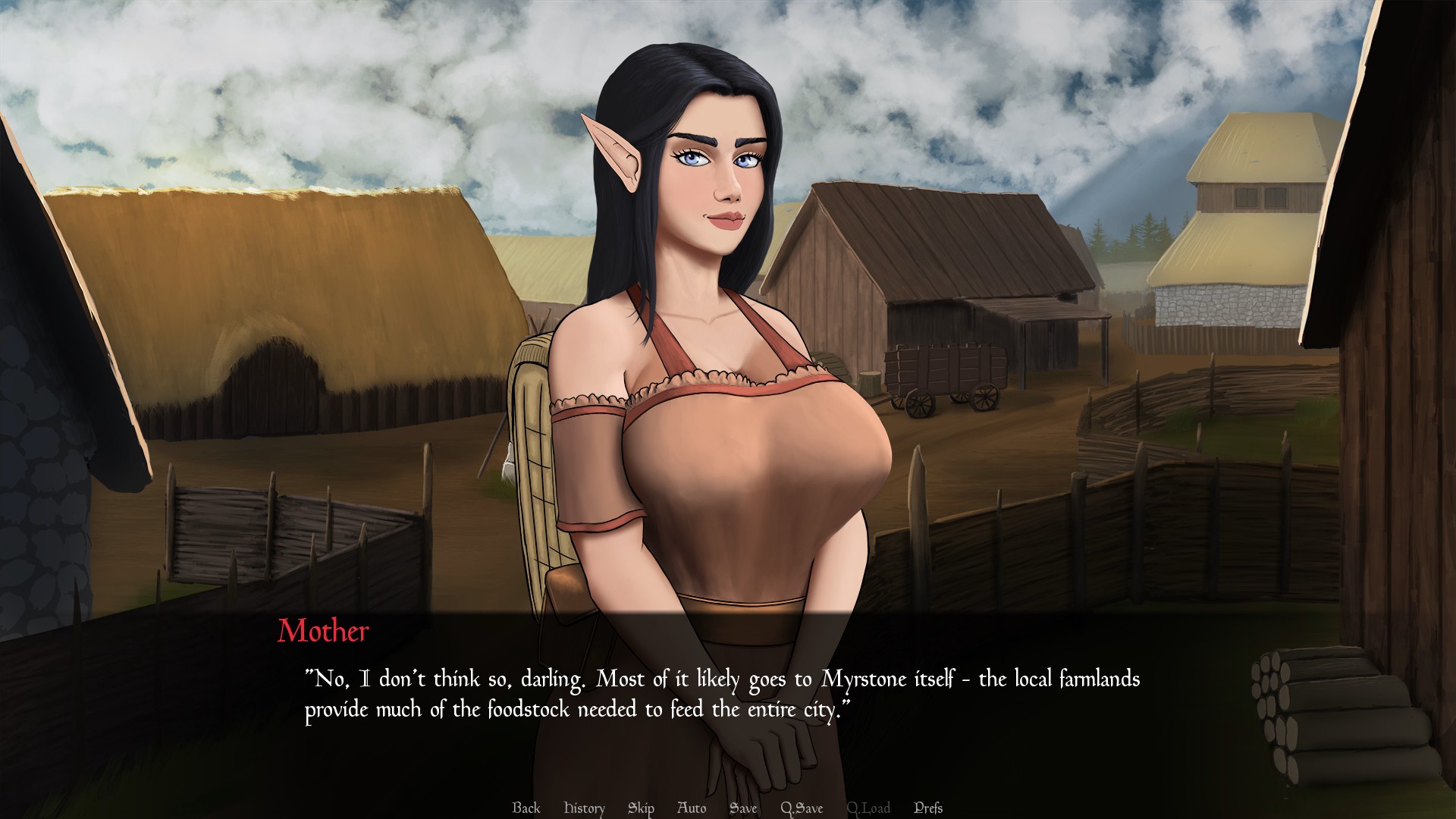Turn on Auto dialogue advance
Image resolution: width=1456 pixels, height=819 pixels.
click(691, 808)
